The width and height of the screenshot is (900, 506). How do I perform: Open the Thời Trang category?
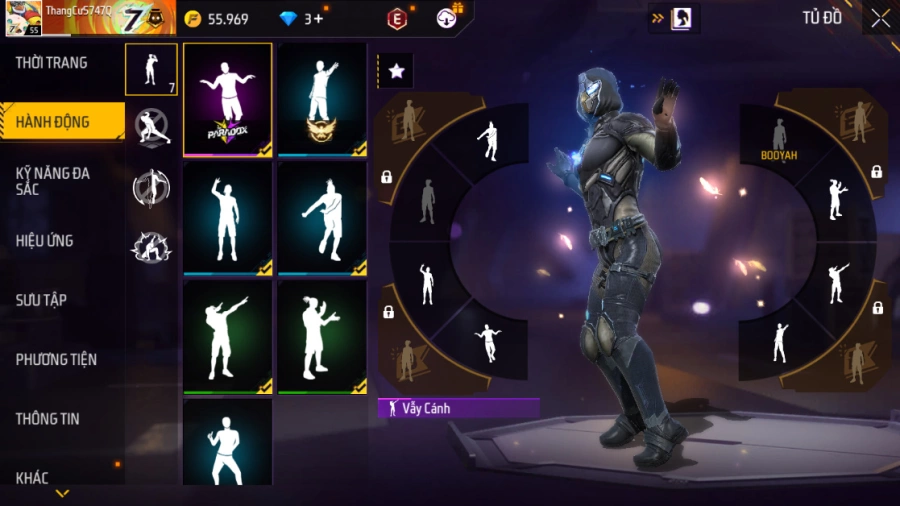pyautogui.click(x=52, y=63)
